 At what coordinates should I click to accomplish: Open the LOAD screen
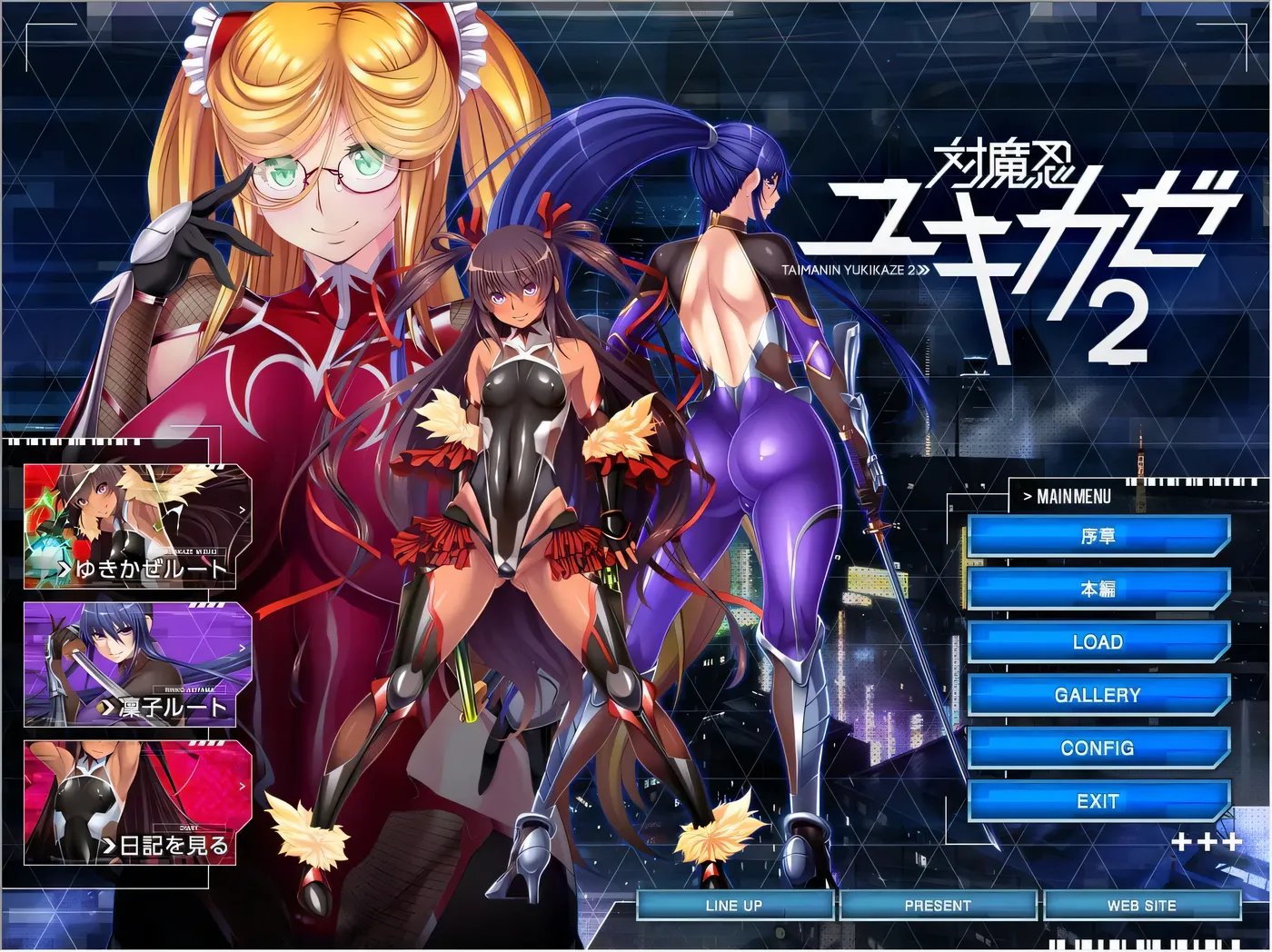click(1099, 642)
